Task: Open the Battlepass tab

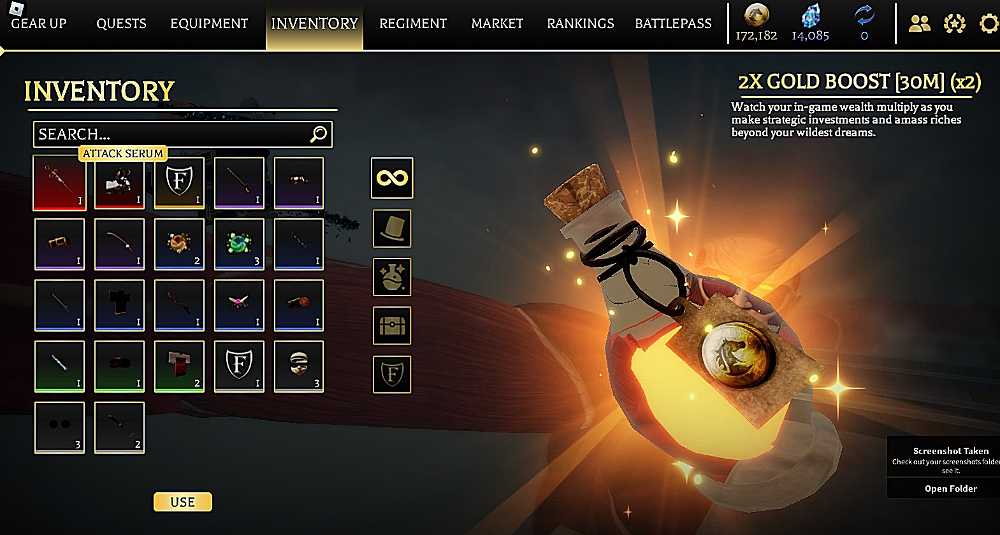Action: (x=673, y=23)
